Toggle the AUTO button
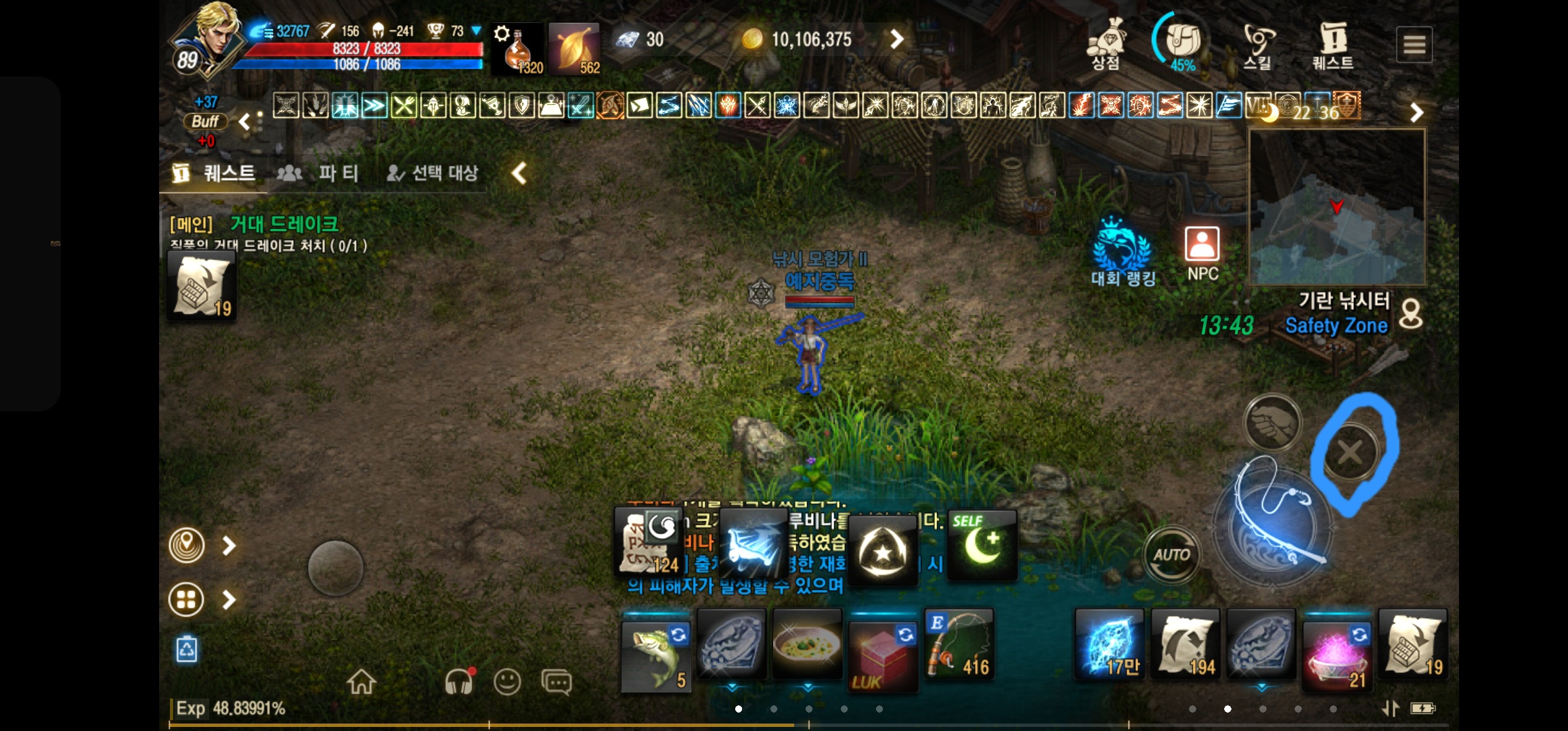Image resolution: width=1568 pixels, height=731 pixels. coord(1171,556)
